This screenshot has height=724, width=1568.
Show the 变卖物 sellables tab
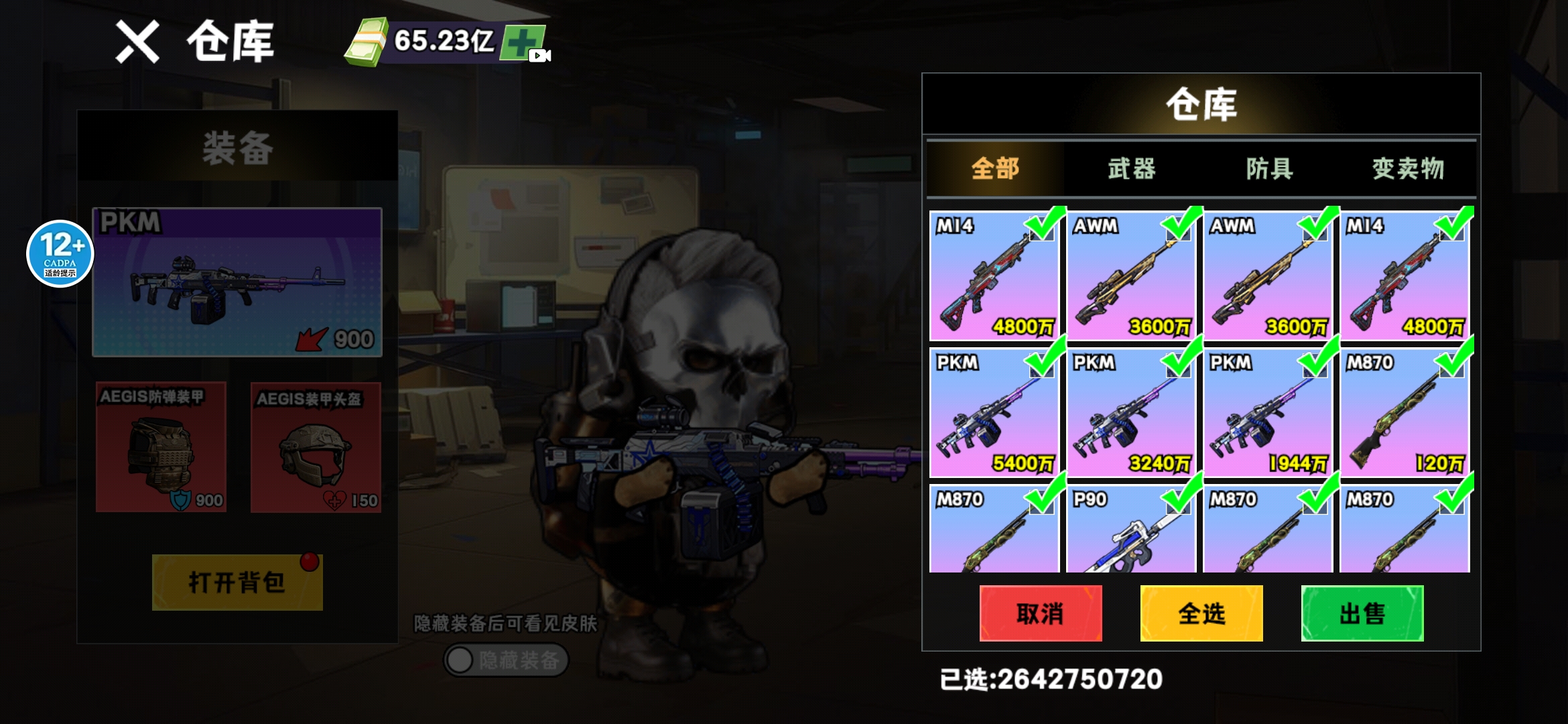(x=1408, y=168)
